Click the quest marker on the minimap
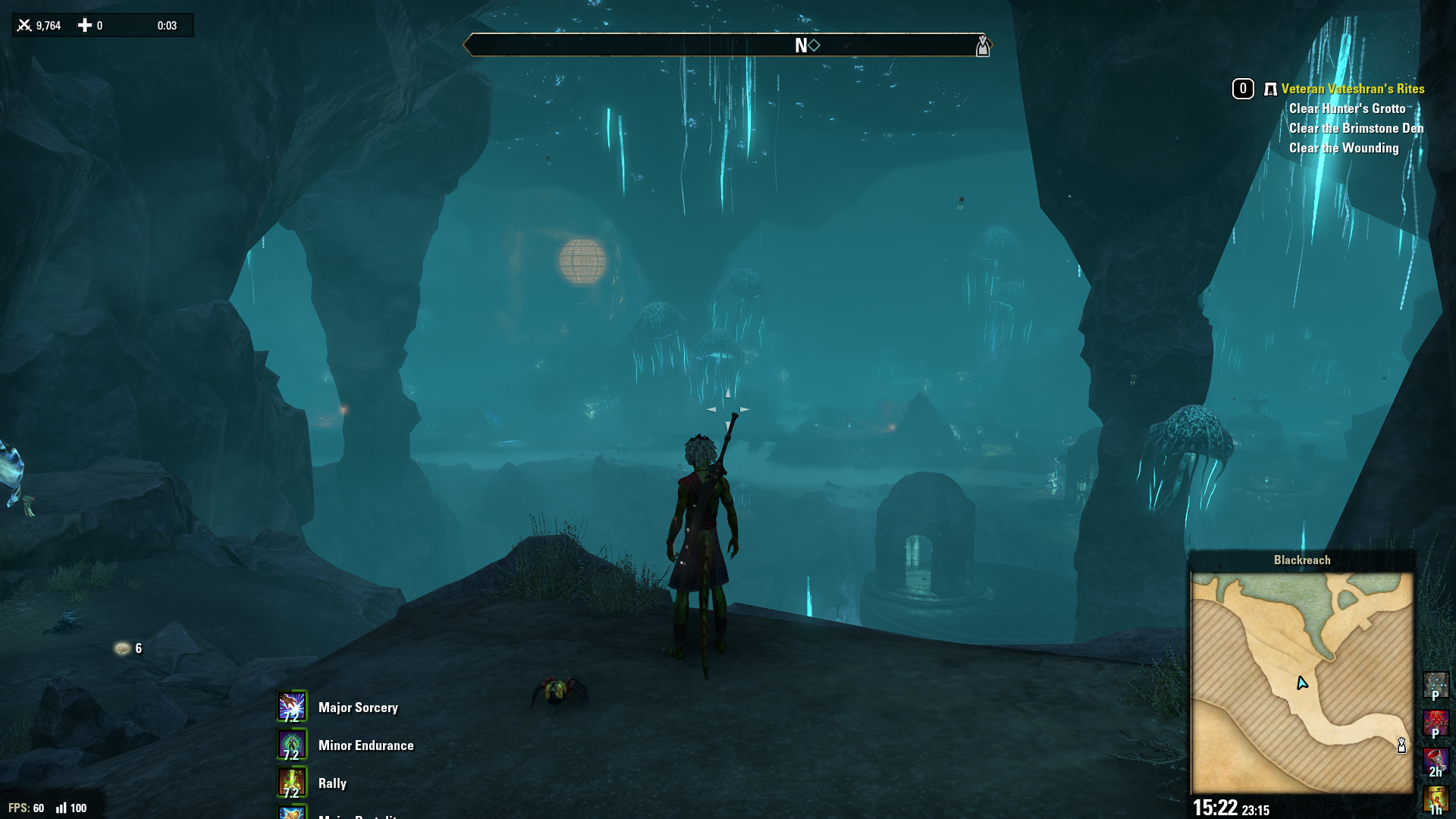This screenshot has width=1456, height=819. click(1401, 745)
